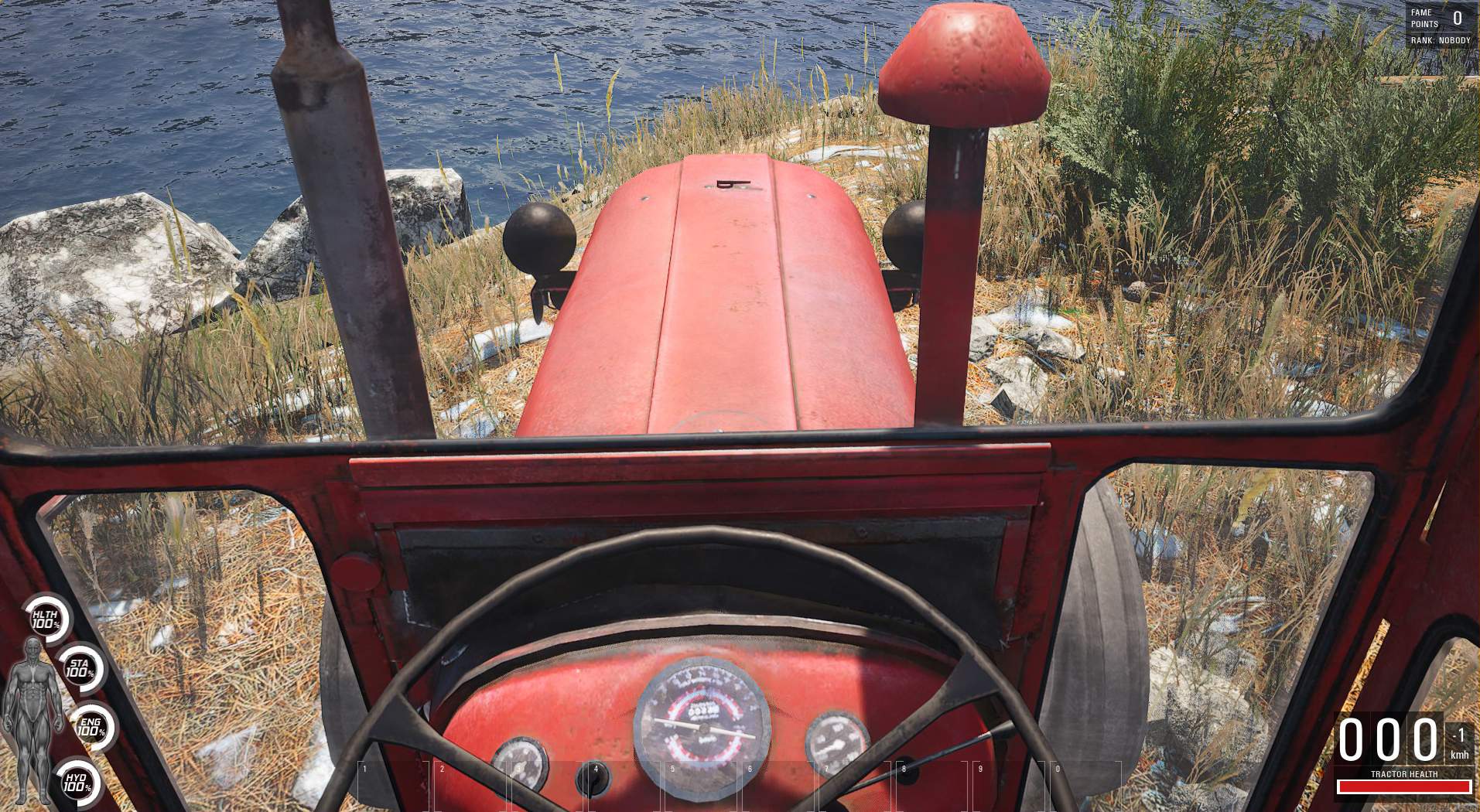The width and height of the screenshot is (1480, 812).
Task: Select hotbar slot number 9
Action: coord(1009,786)
